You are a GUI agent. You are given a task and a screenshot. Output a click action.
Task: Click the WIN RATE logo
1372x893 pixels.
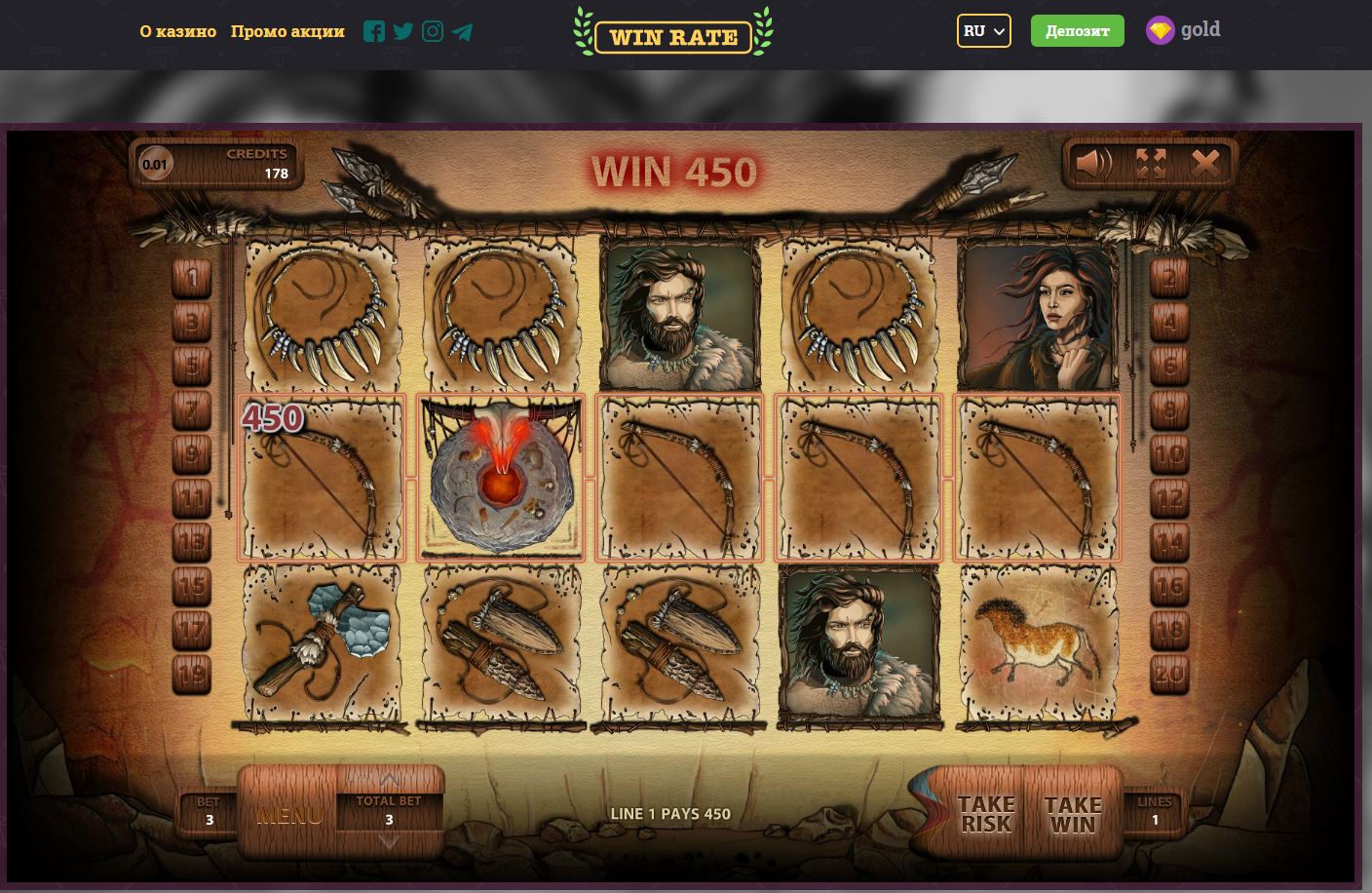(673, 36)
